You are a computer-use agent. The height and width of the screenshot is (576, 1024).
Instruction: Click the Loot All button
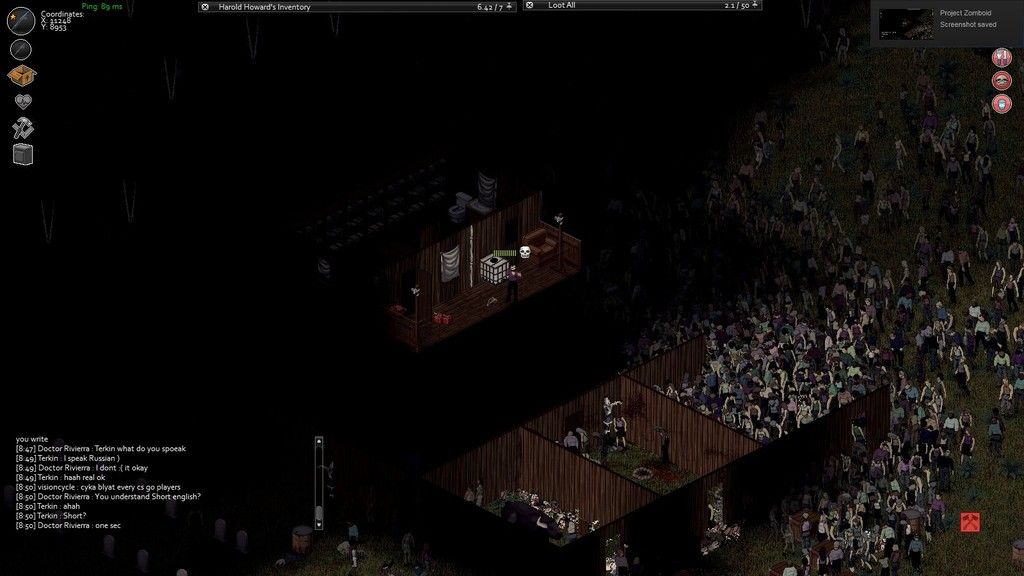pos(563,6)
